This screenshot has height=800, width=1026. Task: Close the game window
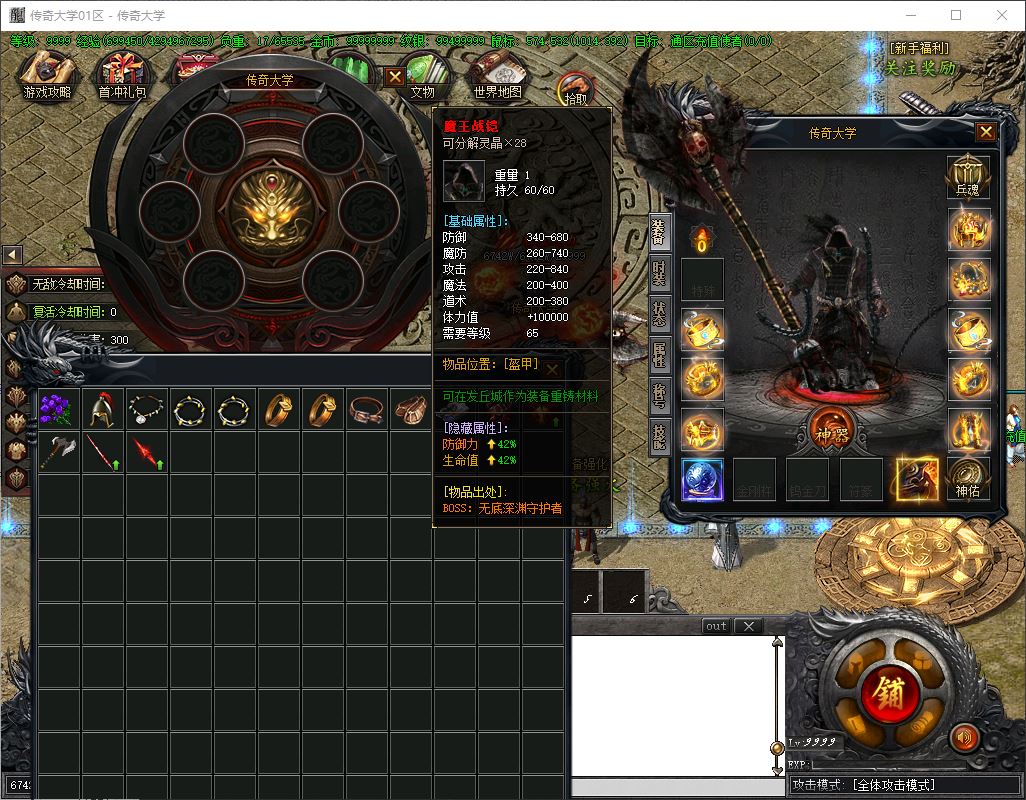1002,15
